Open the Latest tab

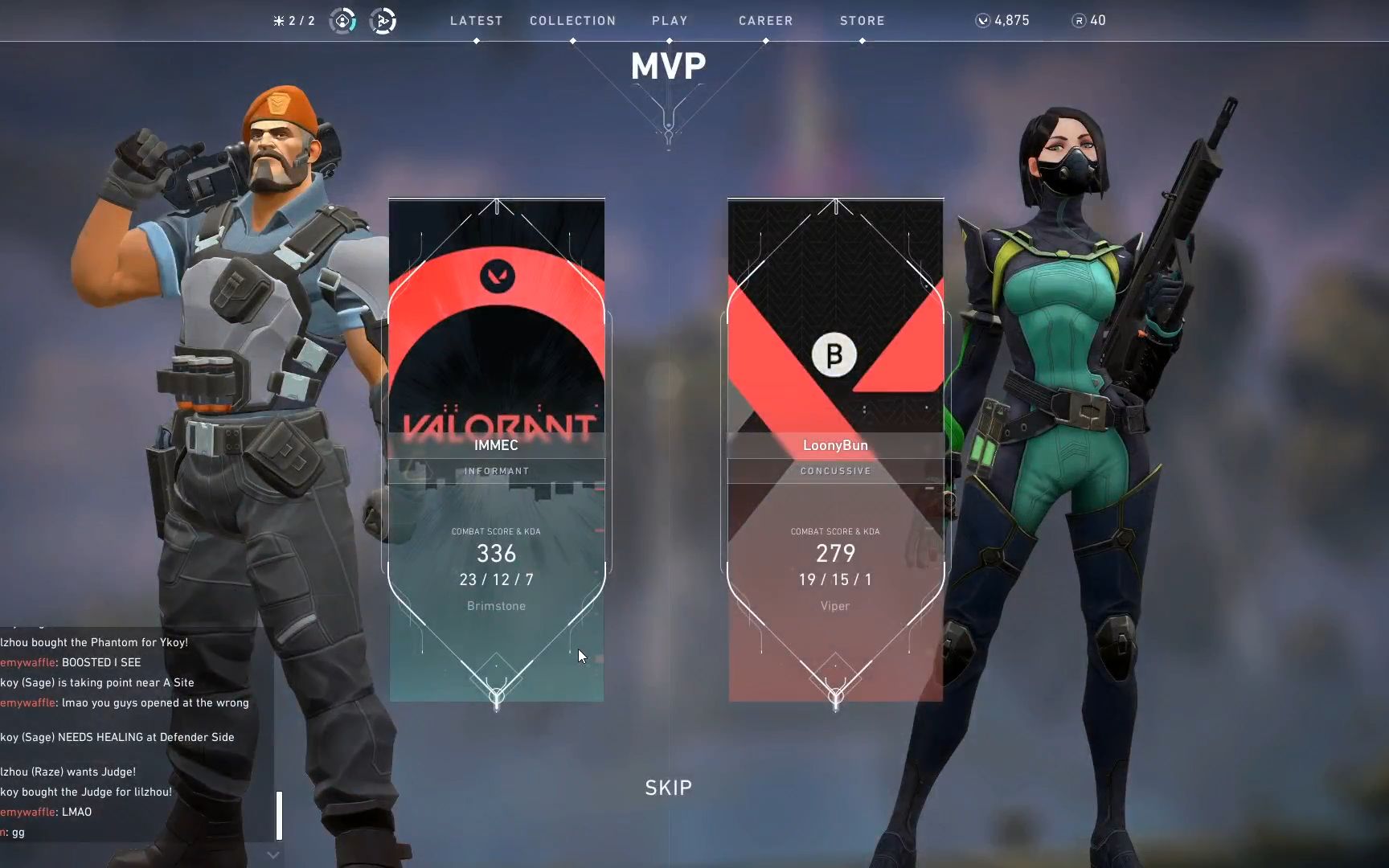(x=476, y=21)
